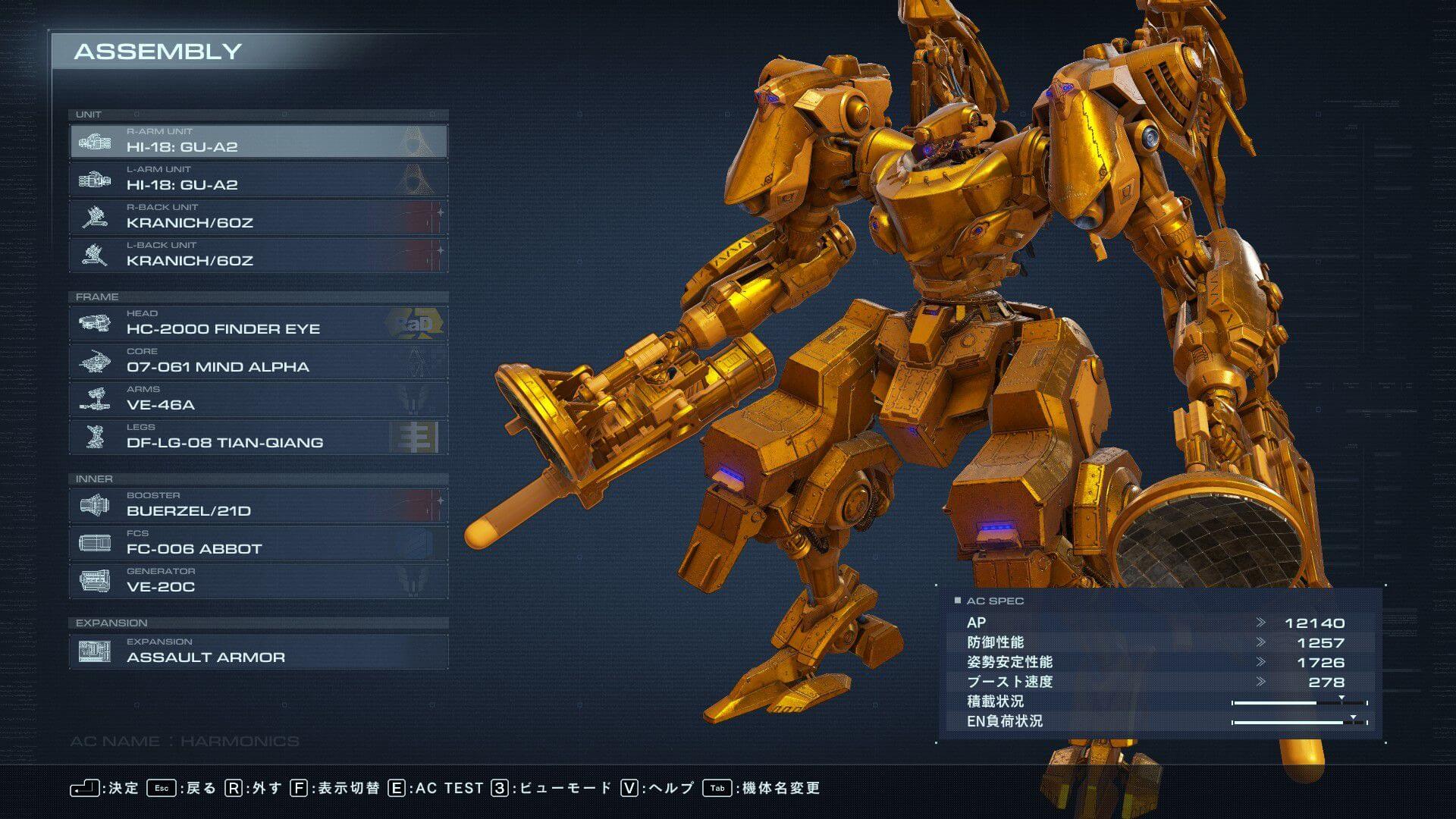Open the LEGS part DF-LG-08 TIAN-QIANG
This screenshot has width=1456, height=819.
[x=259, y=437]
